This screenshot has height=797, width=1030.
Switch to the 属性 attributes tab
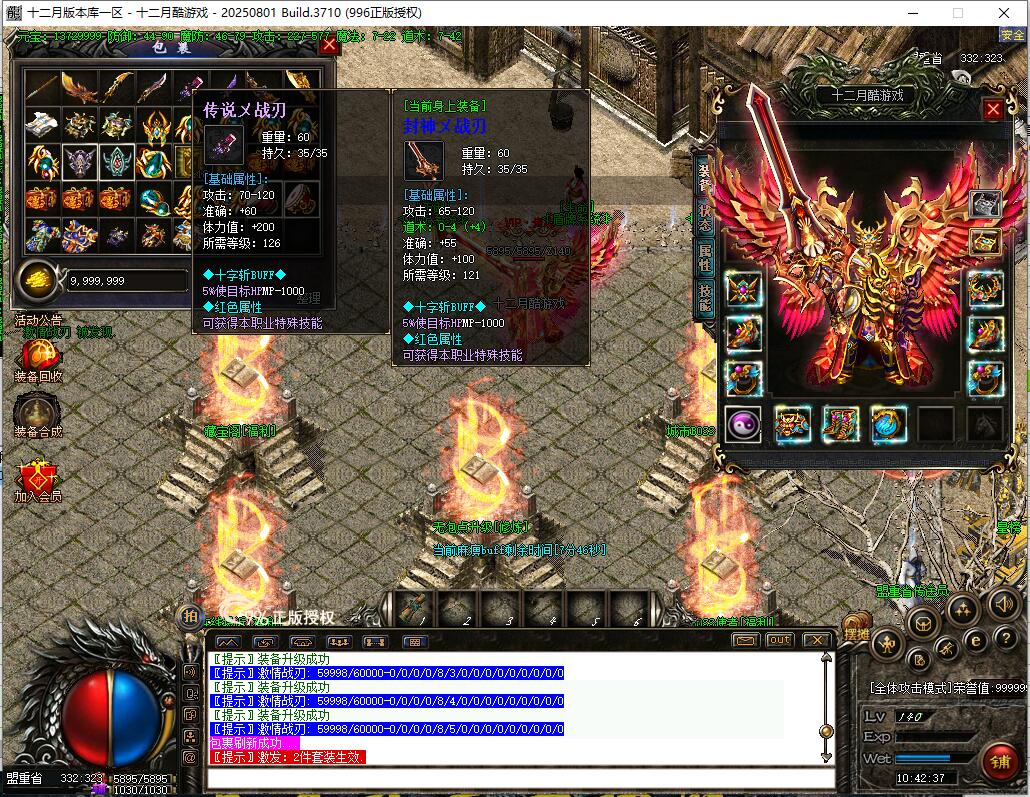coord(704,258)
